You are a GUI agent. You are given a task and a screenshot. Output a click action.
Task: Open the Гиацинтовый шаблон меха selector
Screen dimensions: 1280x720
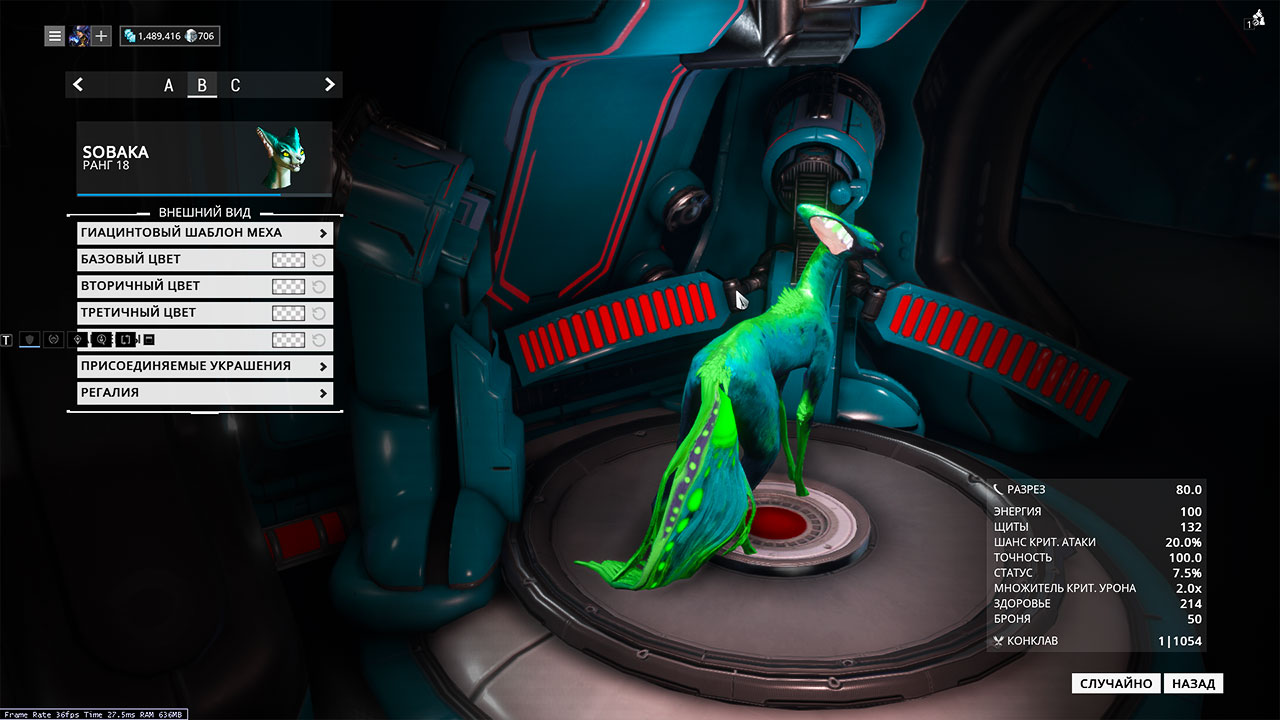[204, 233]
